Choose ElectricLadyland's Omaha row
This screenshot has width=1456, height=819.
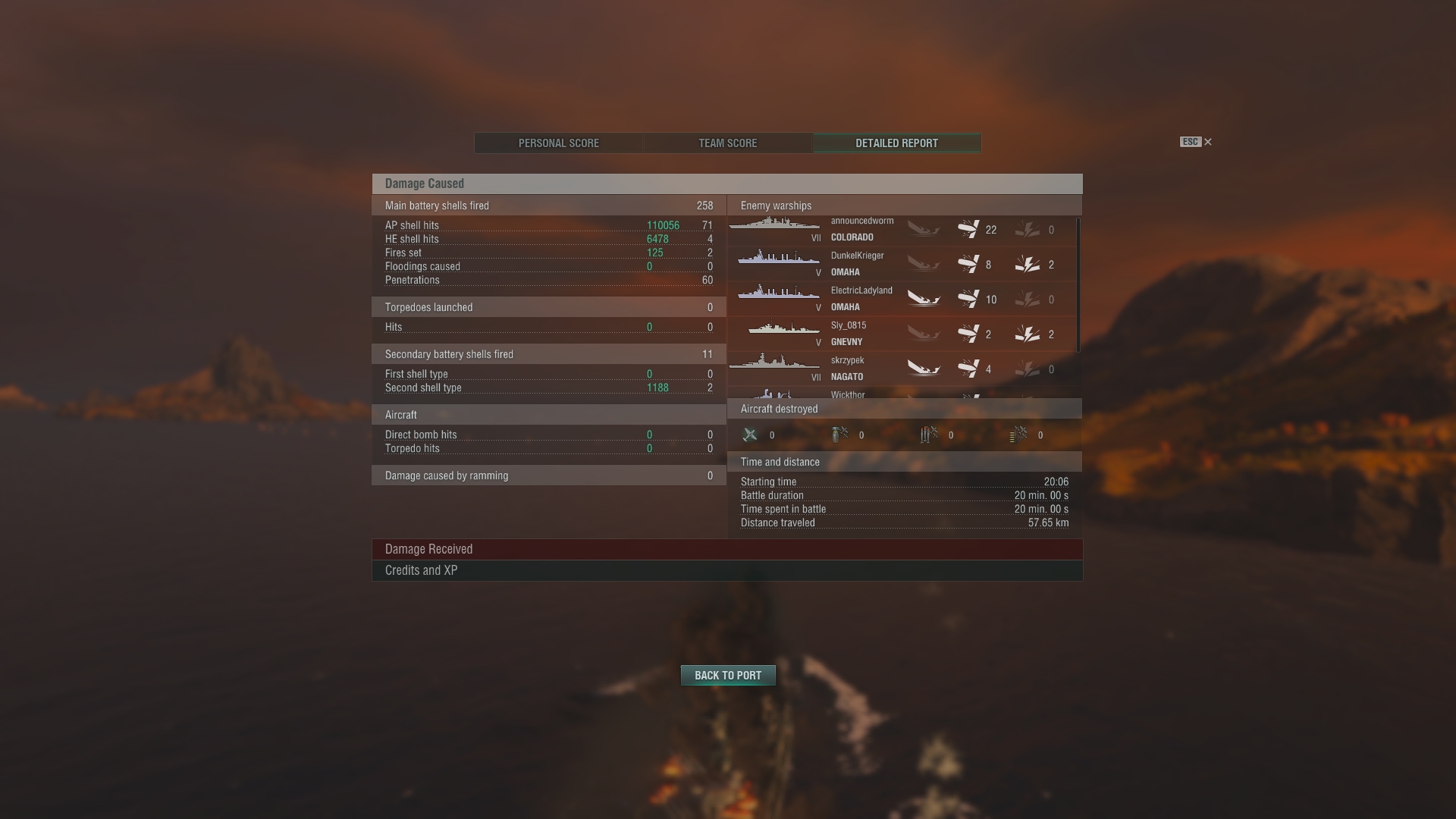pyautogui.click(x=901, y=300)
